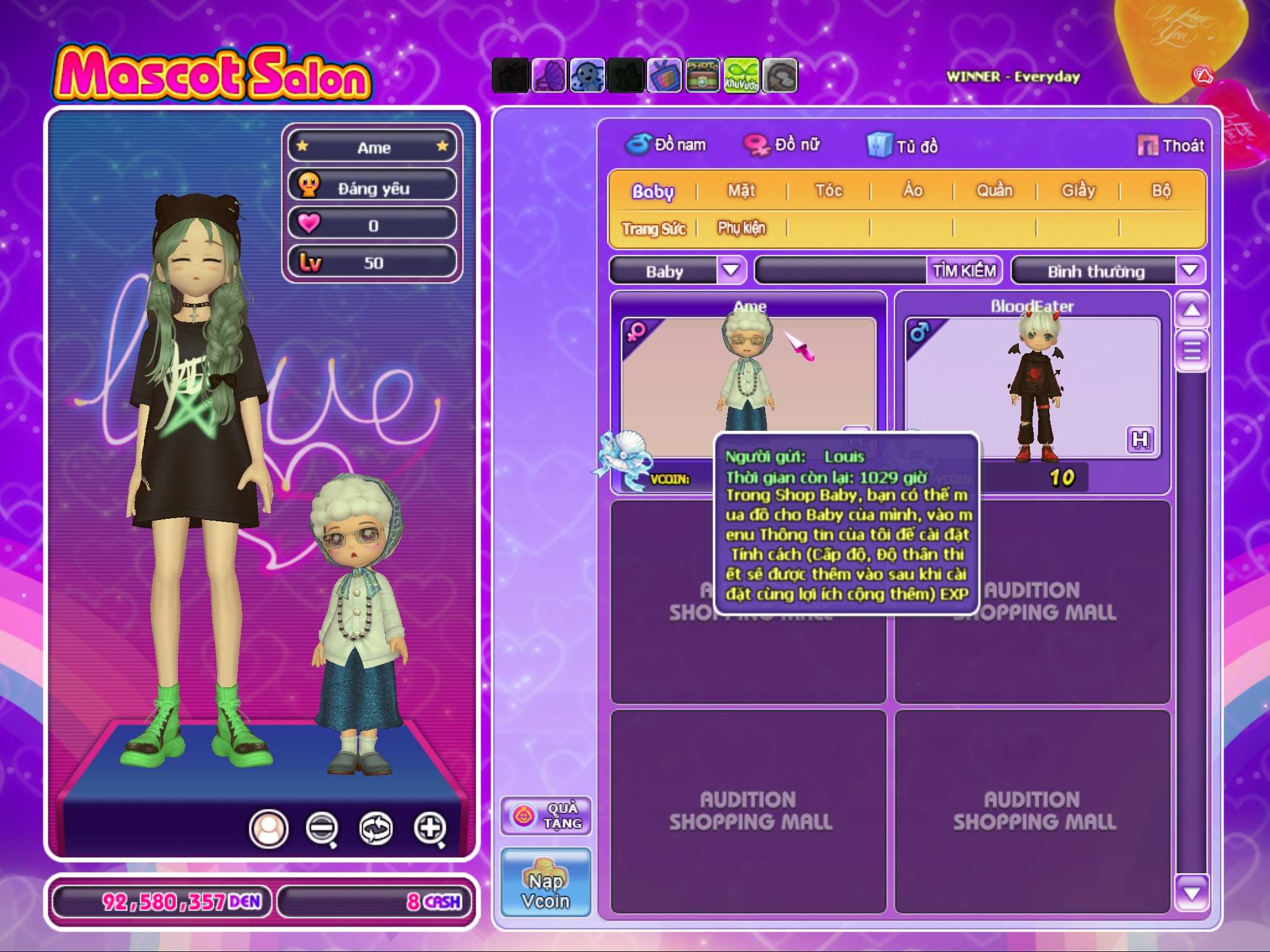Open the QUÀ TẶNG gift button
This screenshot has width=1270, height=952.
click(x=546, y=816)
